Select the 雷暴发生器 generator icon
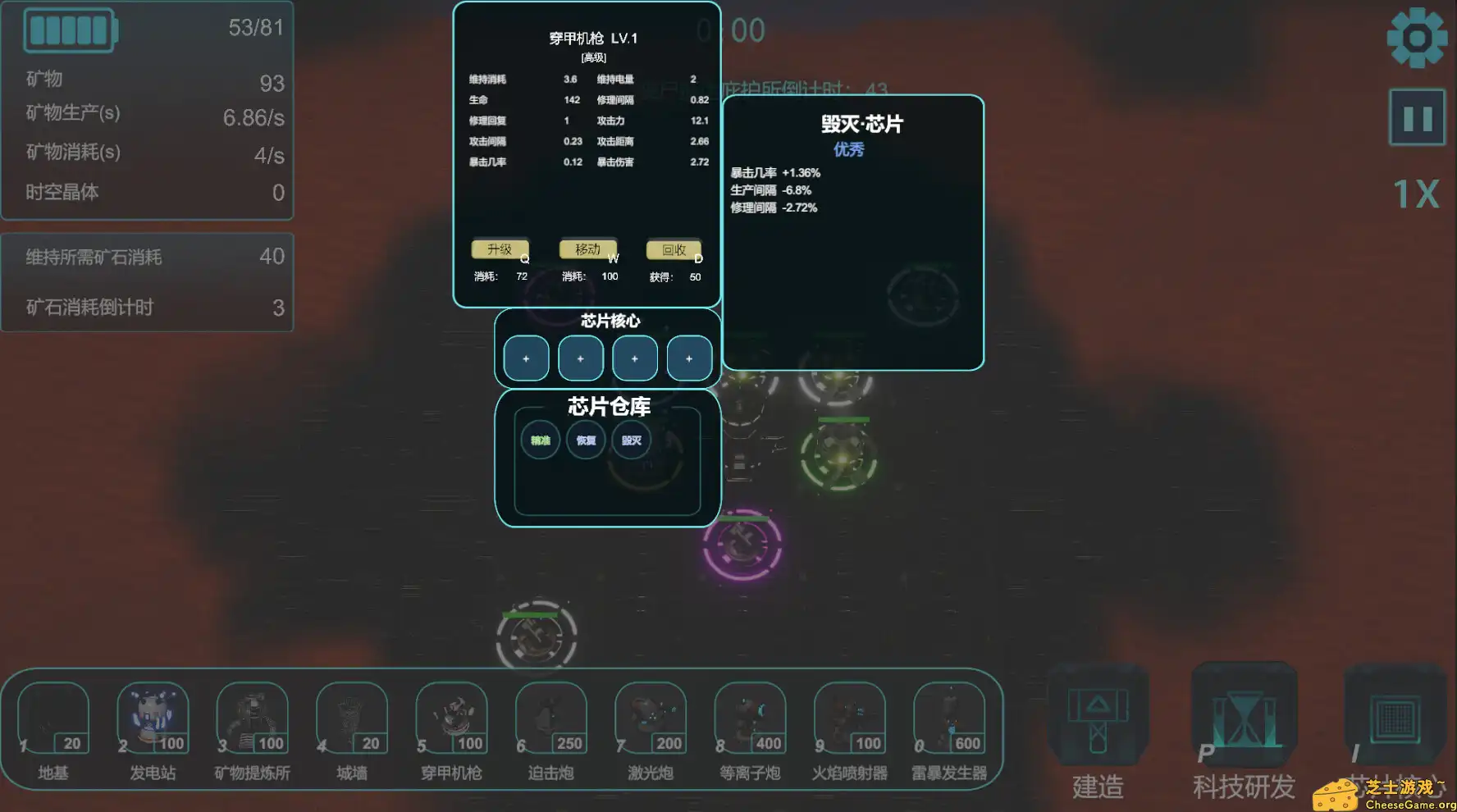 [949, 716]
